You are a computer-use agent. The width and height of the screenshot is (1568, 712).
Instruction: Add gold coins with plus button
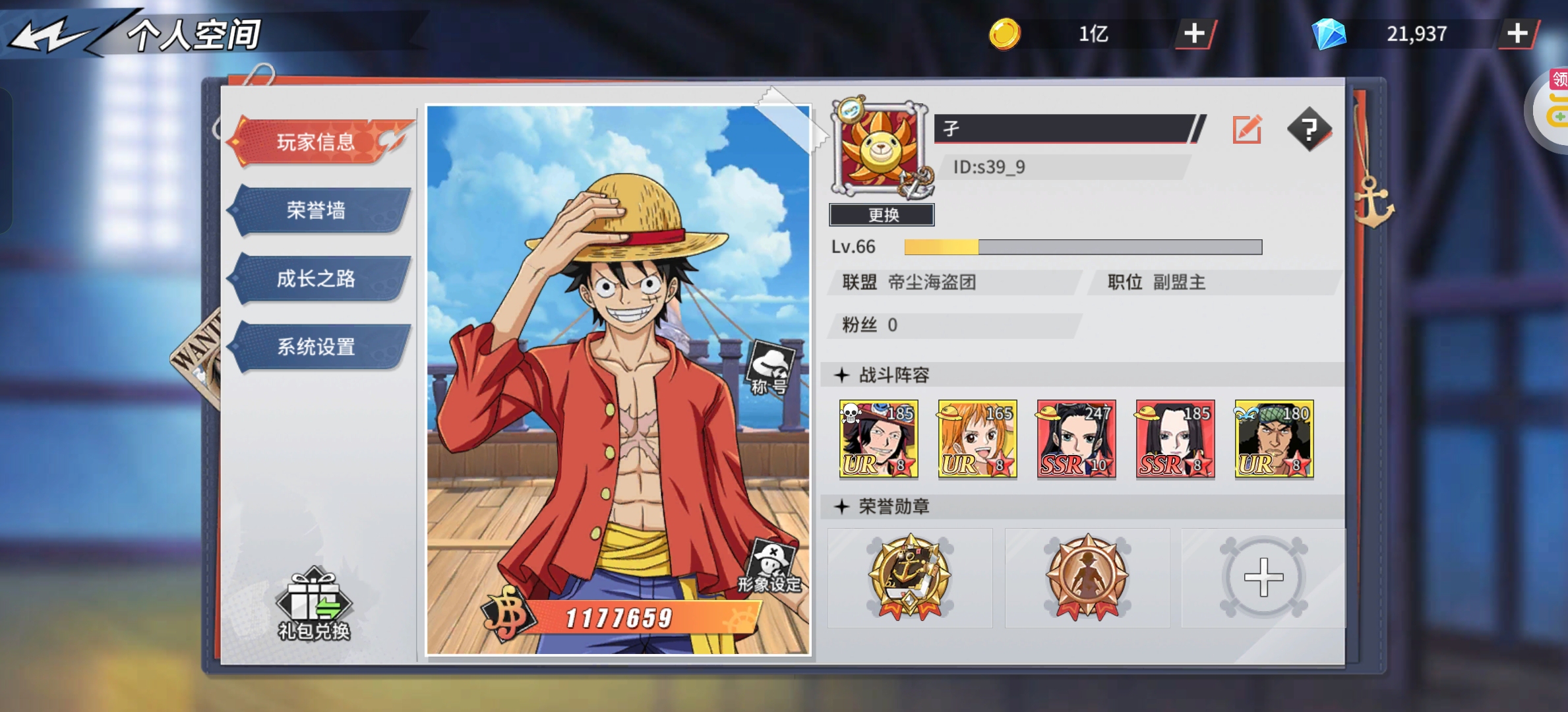pos(1194,34)
